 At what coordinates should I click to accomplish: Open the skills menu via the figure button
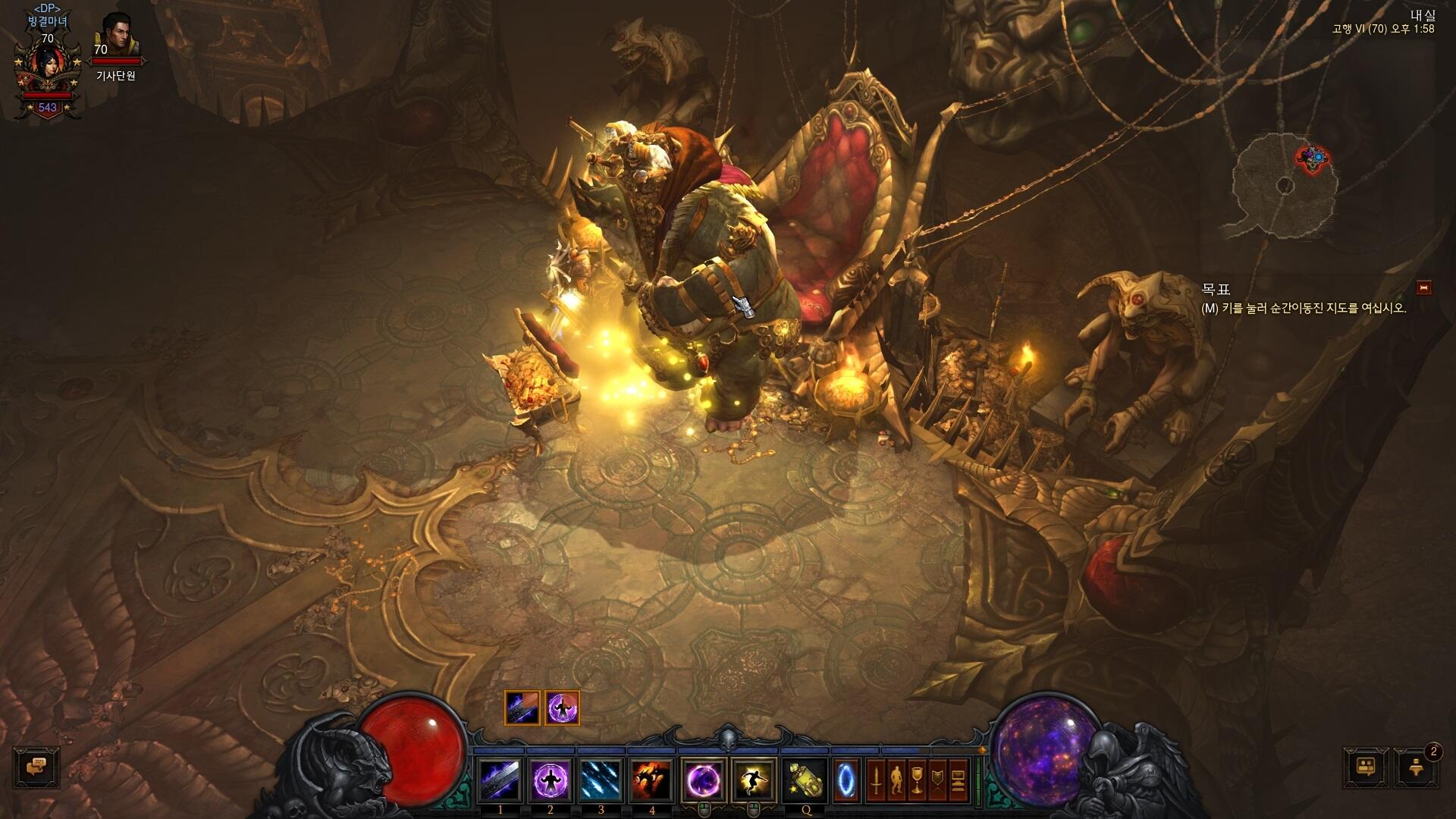[x=896, y=780]
